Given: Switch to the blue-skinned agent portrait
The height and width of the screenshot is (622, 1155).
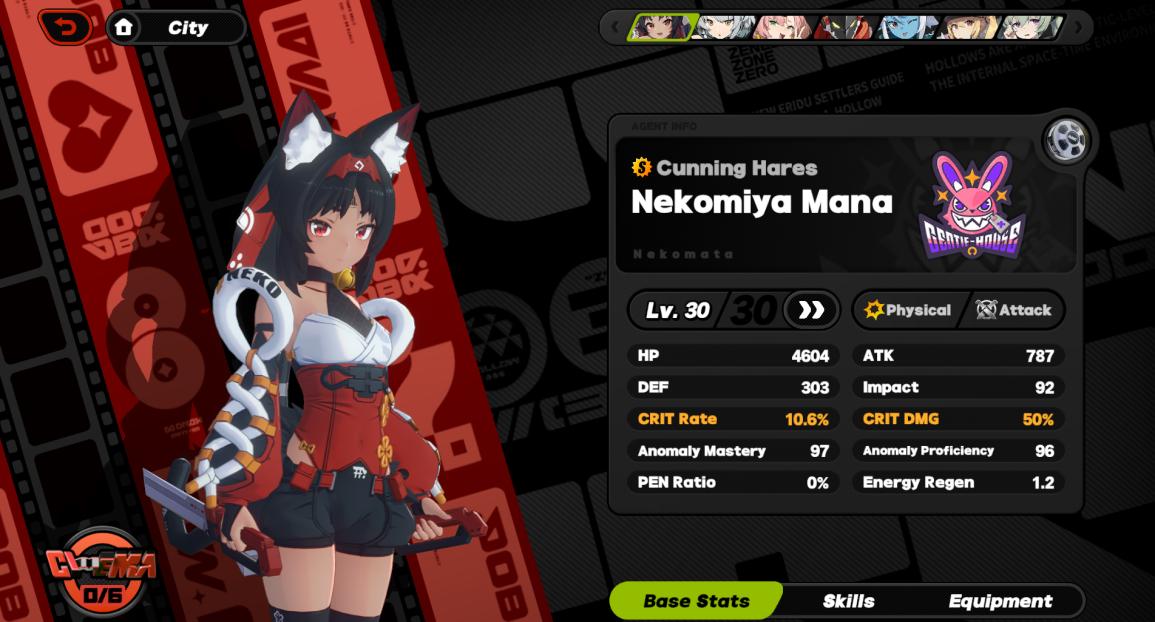Looking at the screenshot, I should (x=905, y=27).
